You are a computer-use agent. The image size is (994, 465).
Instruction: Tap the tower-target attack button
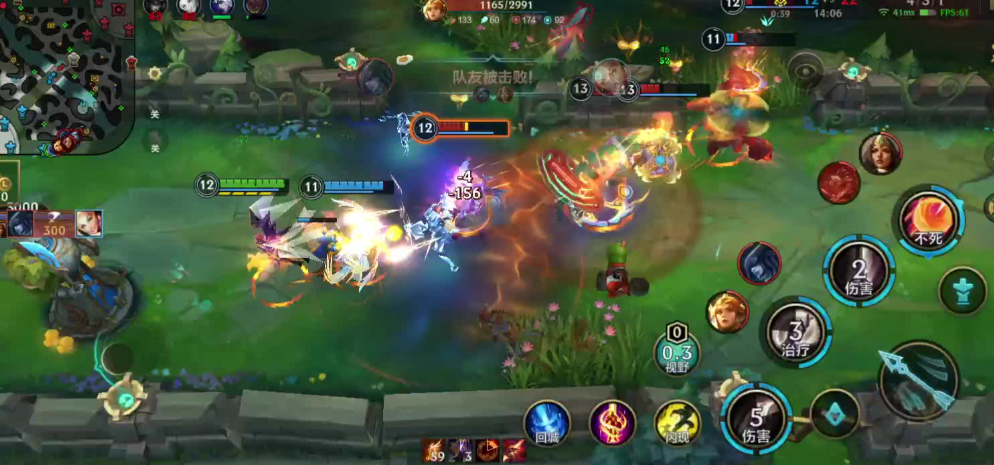point(963,290)
